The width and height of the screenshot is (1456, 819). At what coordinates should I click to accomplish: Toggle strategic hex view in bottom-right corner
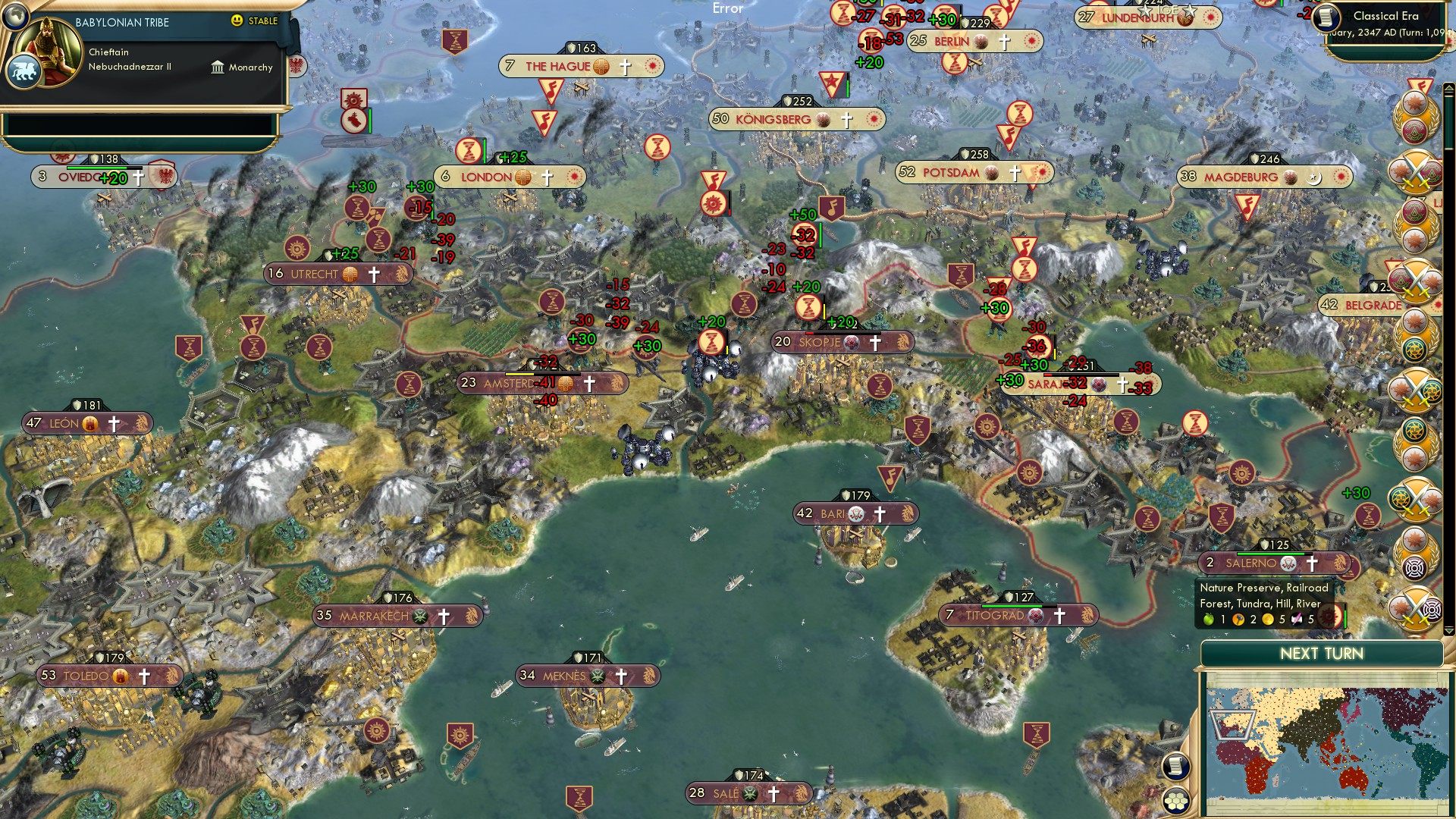pyautogui.click(x=1175, y=799)
